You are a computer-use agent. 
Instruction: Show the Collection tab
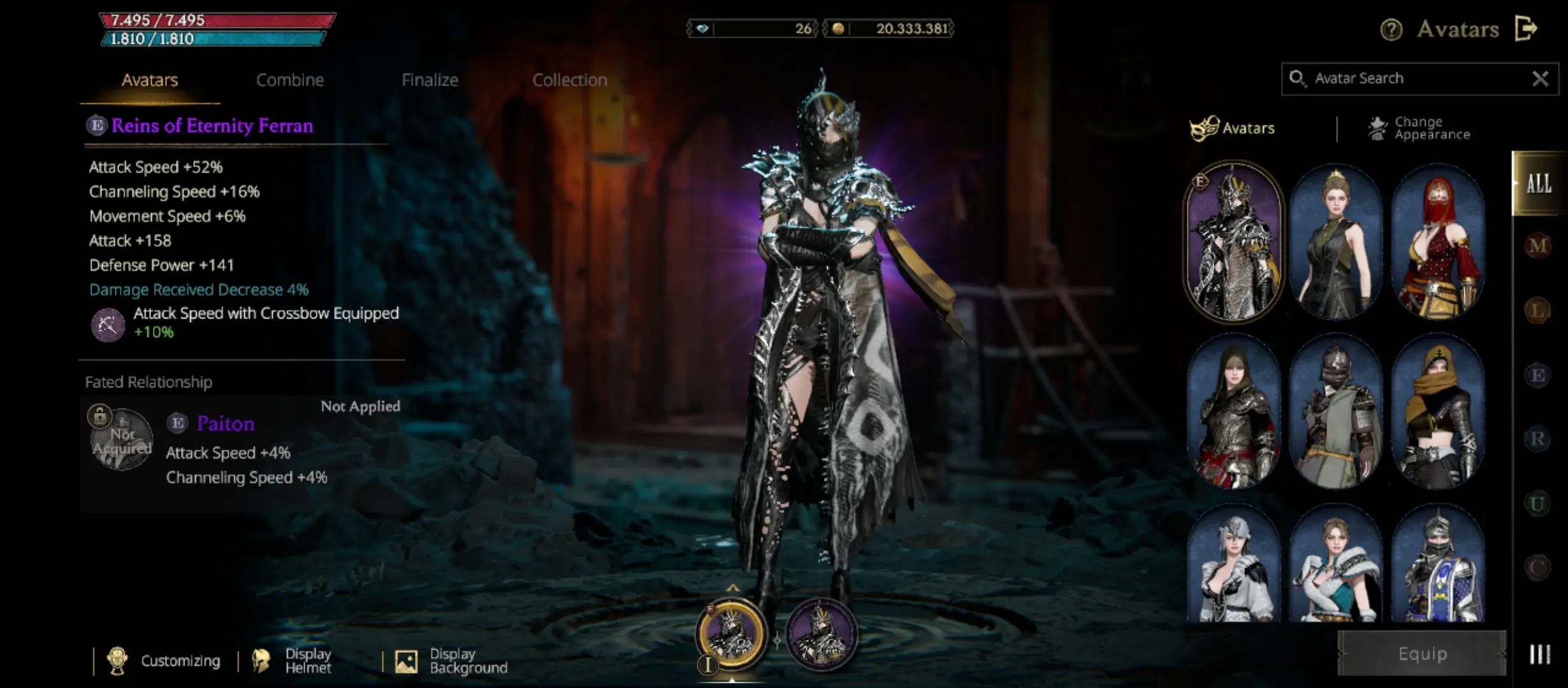[569, 80]
